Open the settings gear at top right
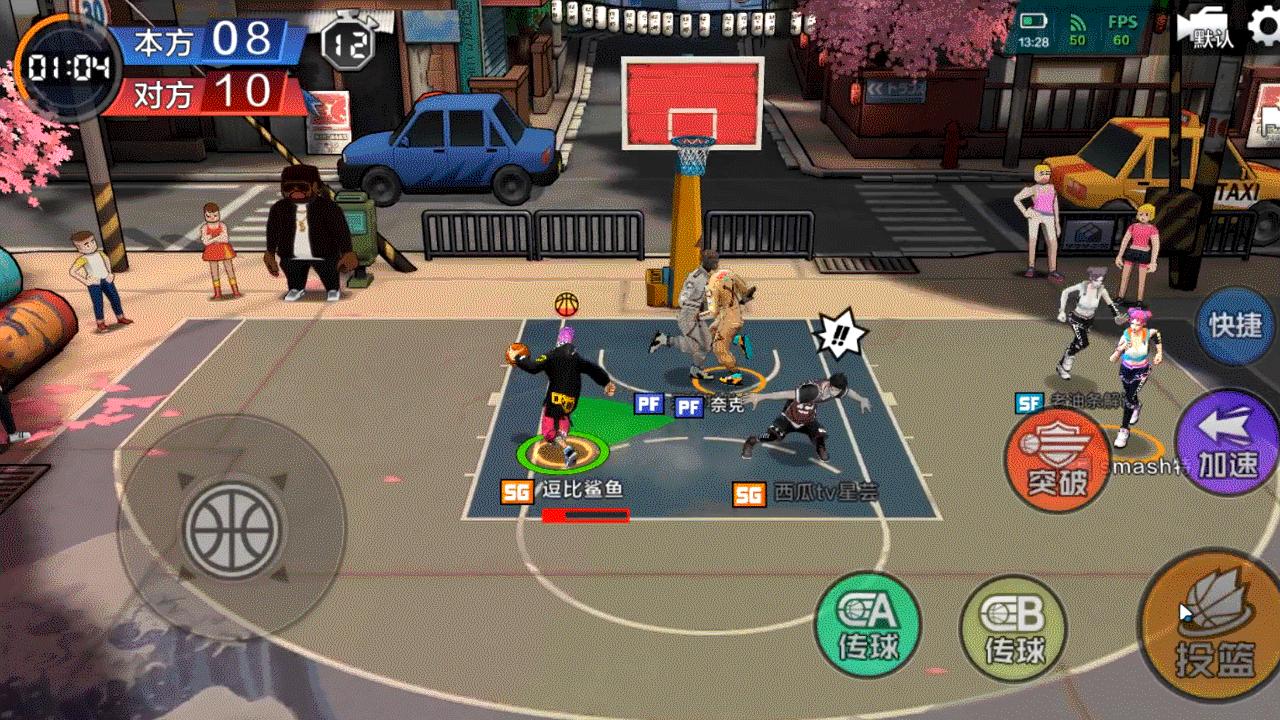The image size is (1280, 720). click(1262, 24)
